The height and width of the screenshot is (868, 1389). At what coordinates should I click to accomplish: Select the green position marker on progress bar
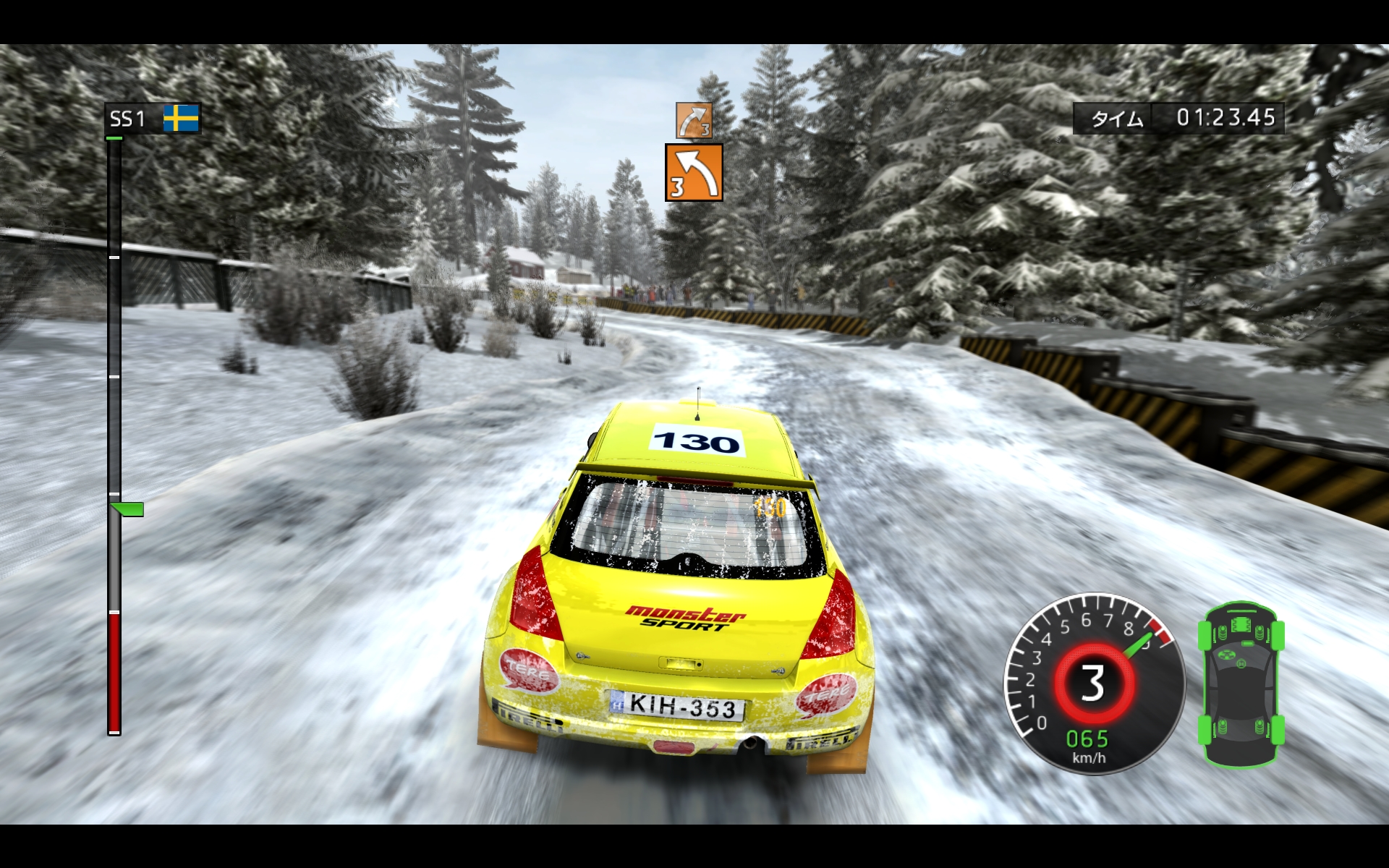click(129, 509)
